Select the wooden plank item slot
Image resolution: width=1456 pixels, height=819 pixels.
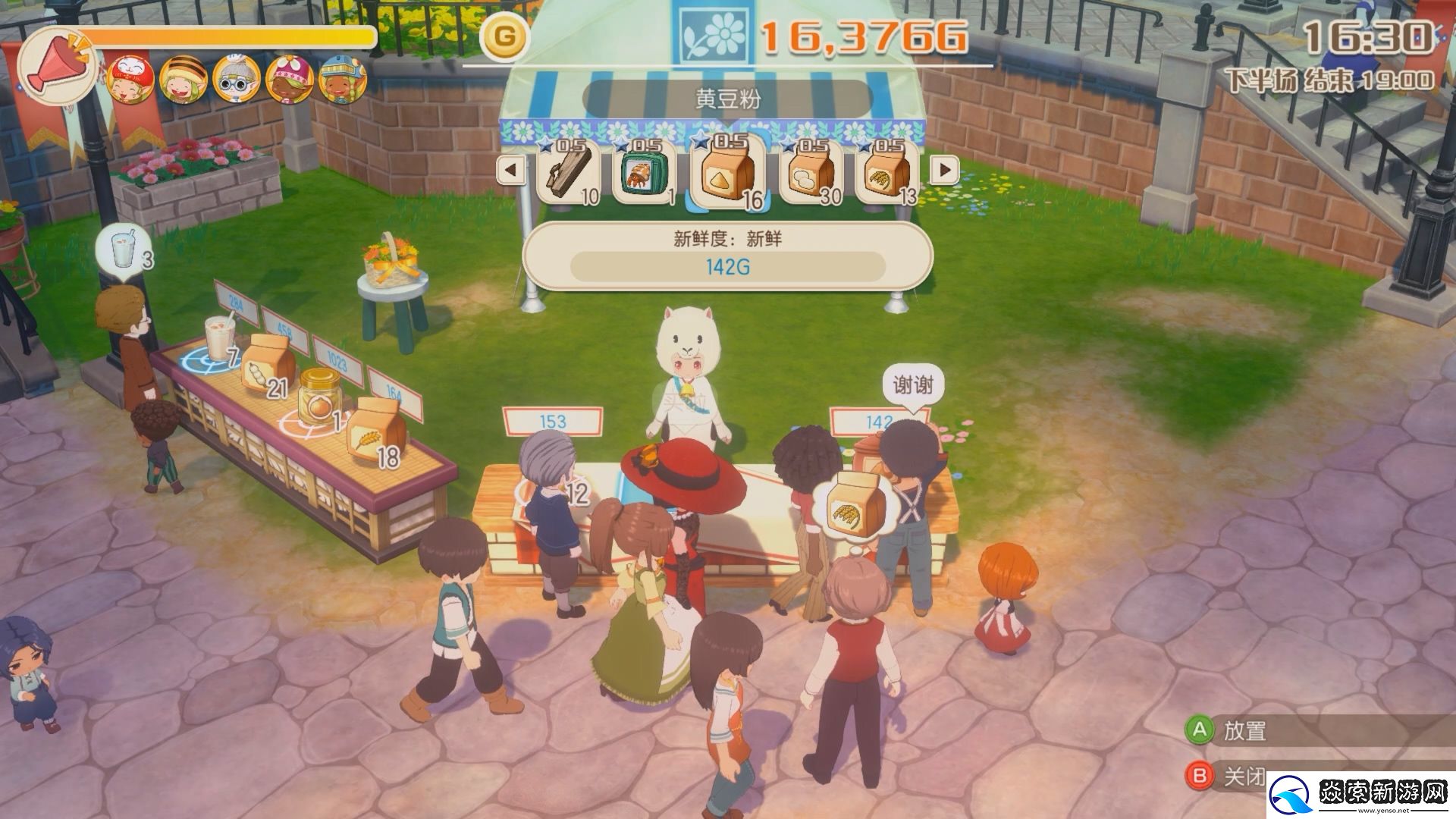coord(567,173)
